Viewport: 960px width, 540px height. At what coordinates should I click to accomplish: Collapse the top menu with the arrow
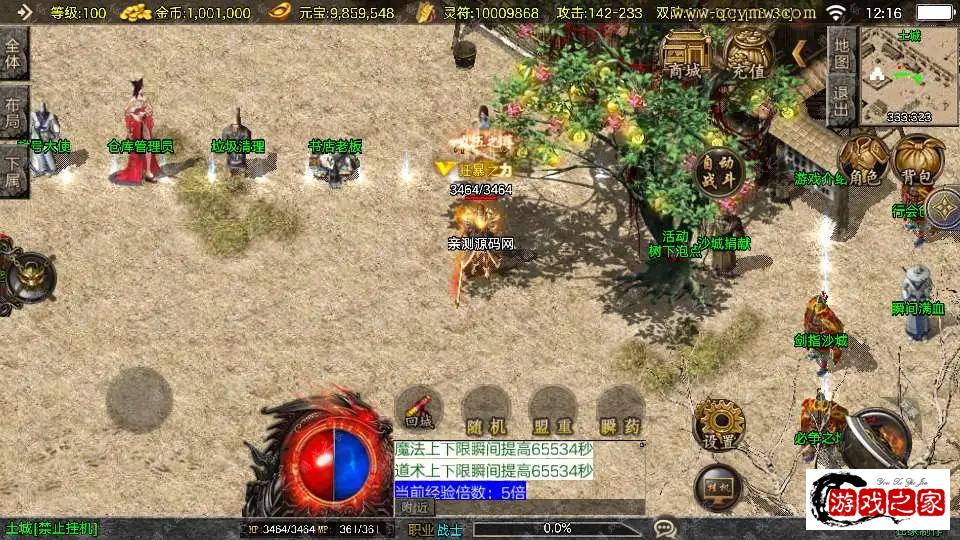pyautogui.click(x=799, y=49)
